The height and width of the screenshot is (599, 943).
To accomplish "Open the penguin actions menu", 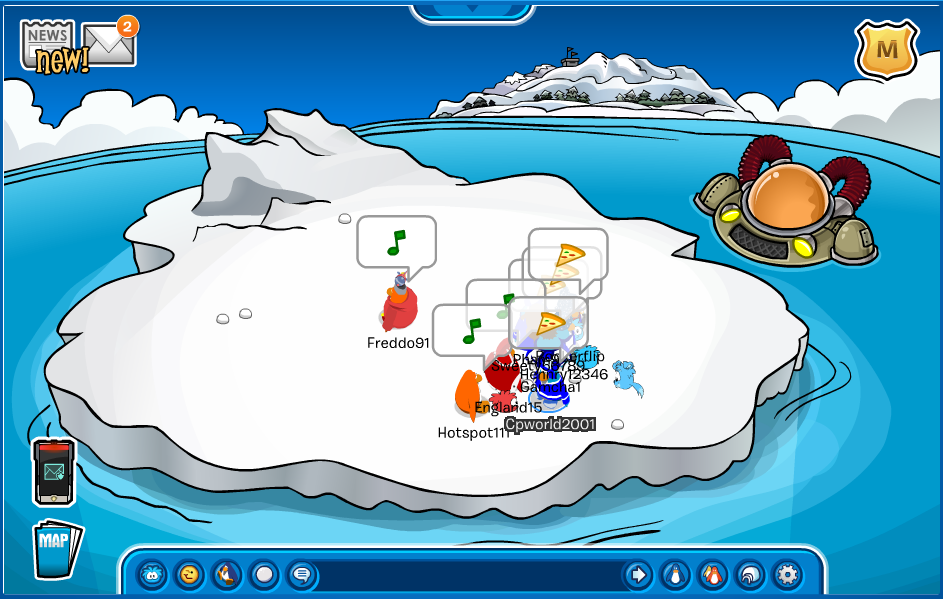I will (x=227, y=575).
